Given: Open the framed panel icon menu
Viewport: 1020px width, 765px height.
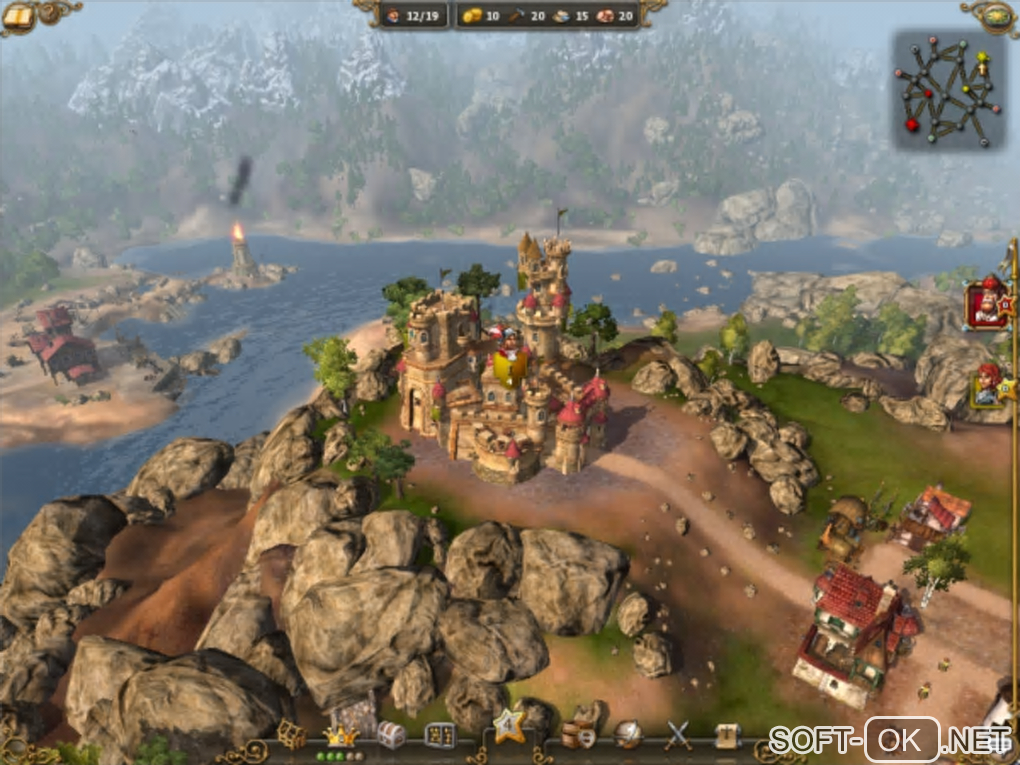Looking at the screenshot, I should 439,736.
